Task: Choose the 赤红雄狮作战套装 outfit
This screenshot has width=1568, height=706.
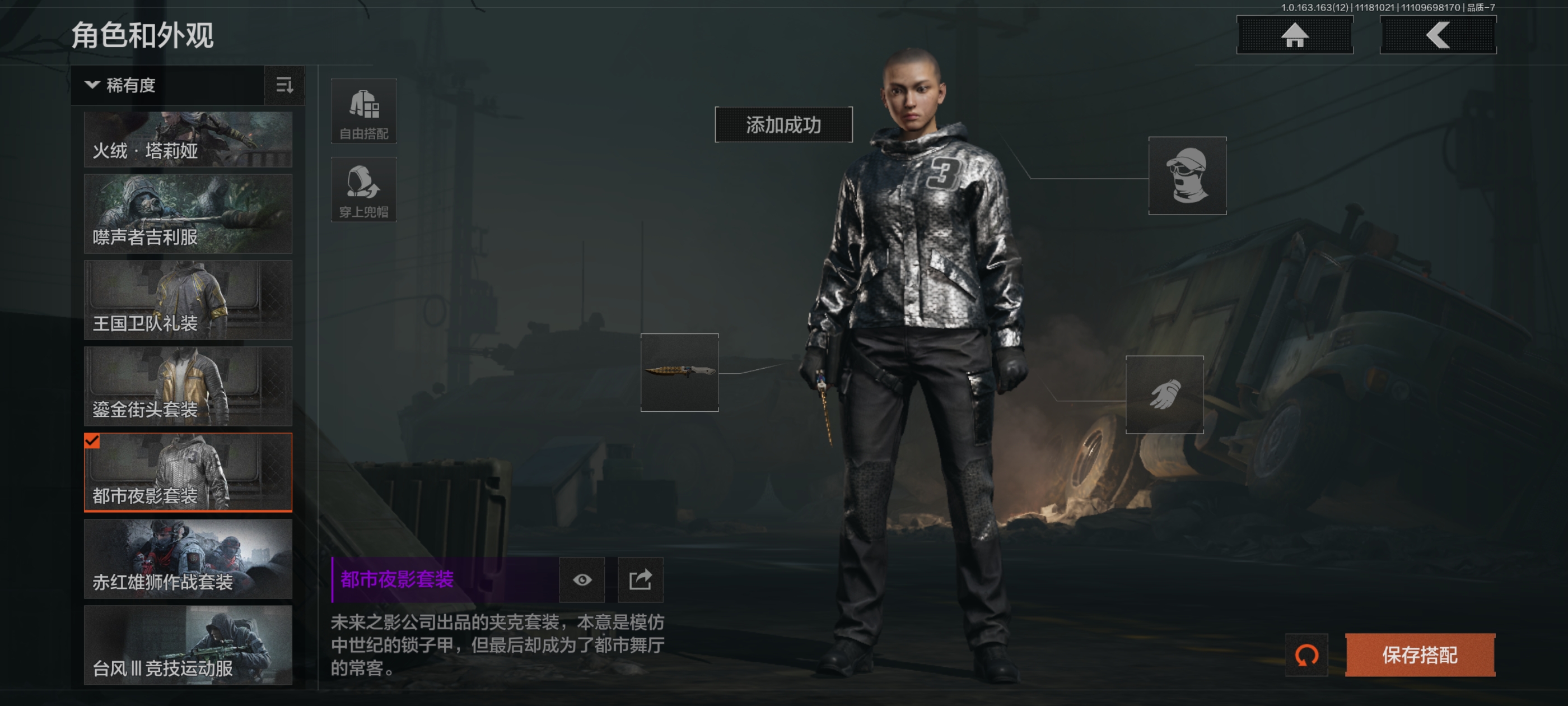Action: tap(188, 559)
